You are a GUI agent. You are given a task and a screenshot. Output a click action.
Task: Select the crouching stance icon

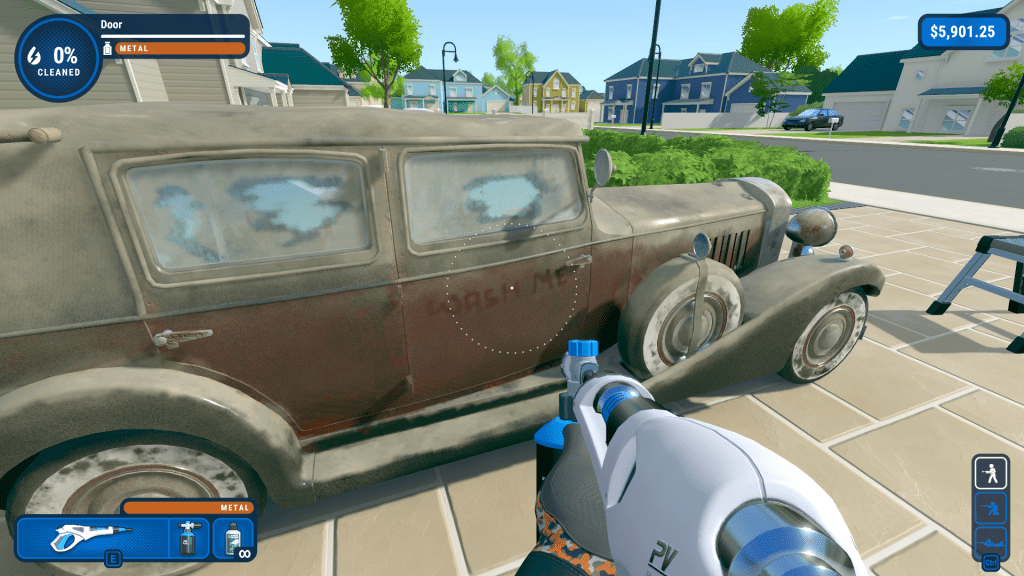pos(991,507)
